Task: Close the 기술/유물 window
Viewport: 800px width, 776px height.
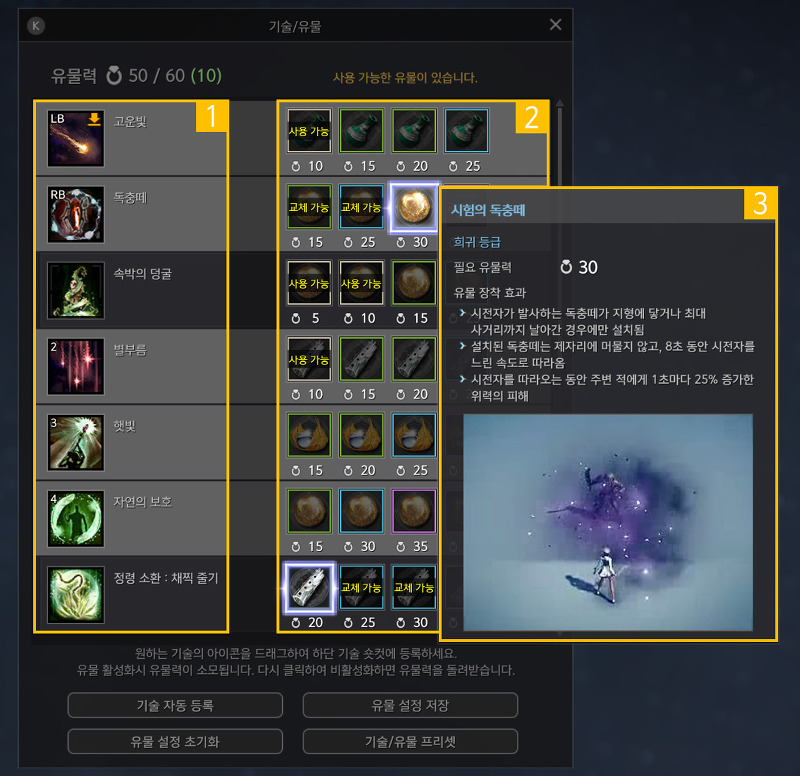Action: (556, 25)
